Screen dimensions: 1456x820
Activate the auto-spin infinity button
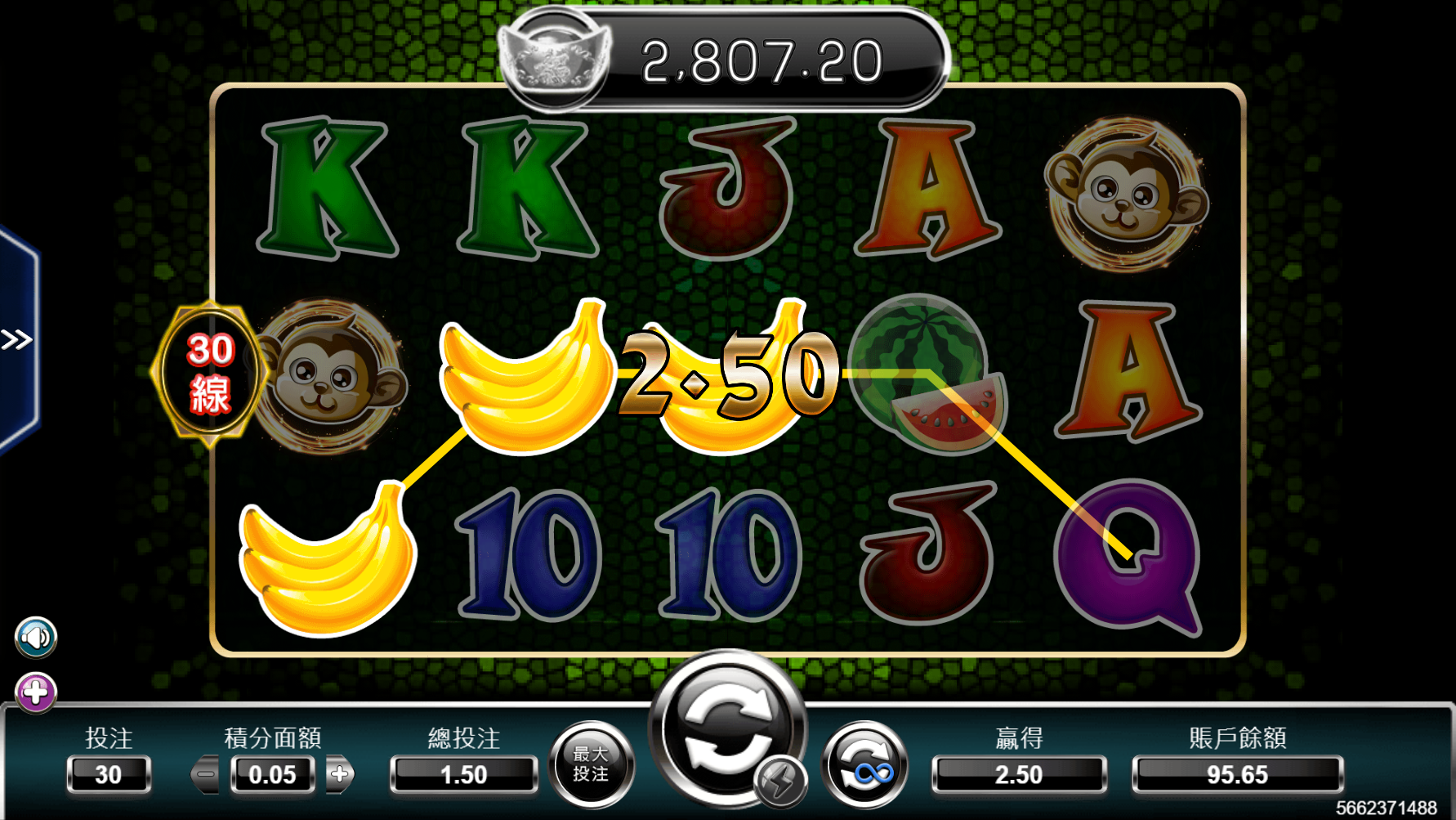864,765
